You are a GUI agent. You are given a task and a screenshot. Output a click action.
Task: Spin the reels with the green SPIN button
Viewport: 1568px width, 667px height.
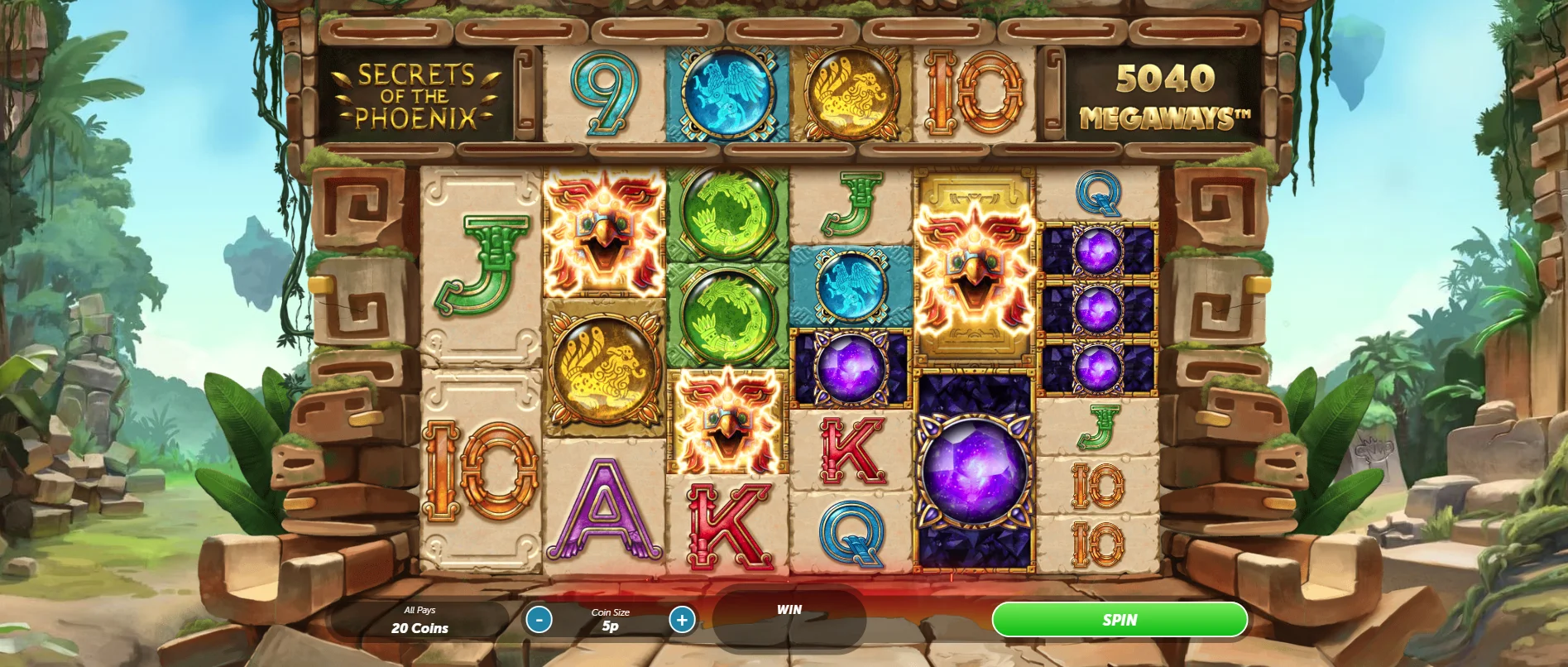point(1119,620)
